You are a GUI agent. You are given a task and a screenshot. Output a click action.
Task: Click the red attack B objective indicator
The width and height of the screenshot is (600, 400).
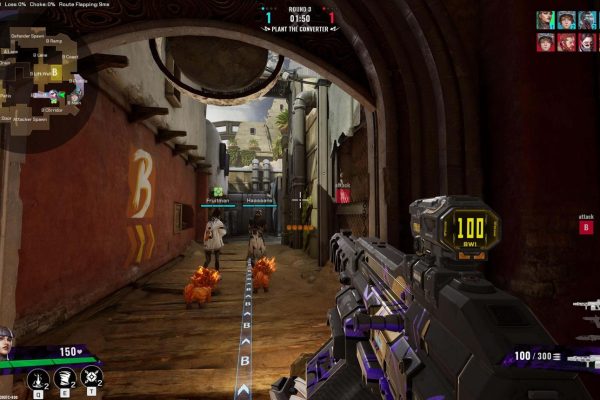click(586, 227)
